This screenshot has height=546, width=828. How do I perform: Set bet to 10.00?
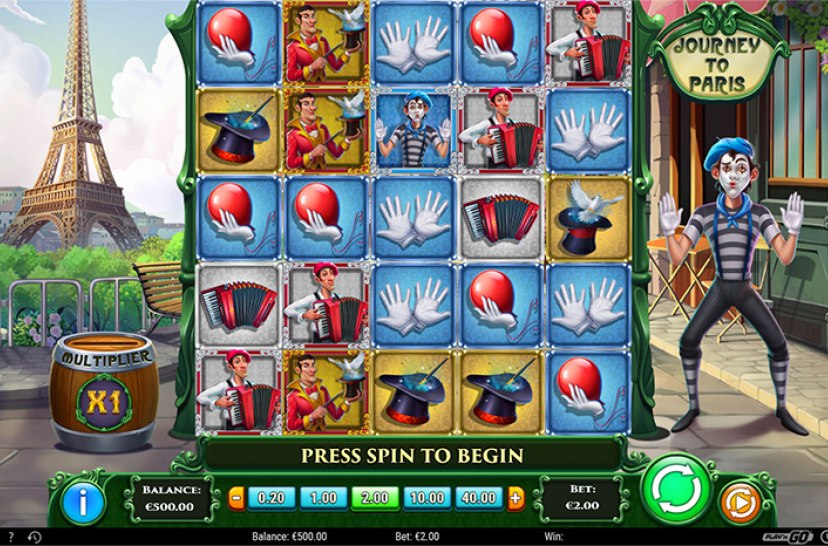click(429, 497)
